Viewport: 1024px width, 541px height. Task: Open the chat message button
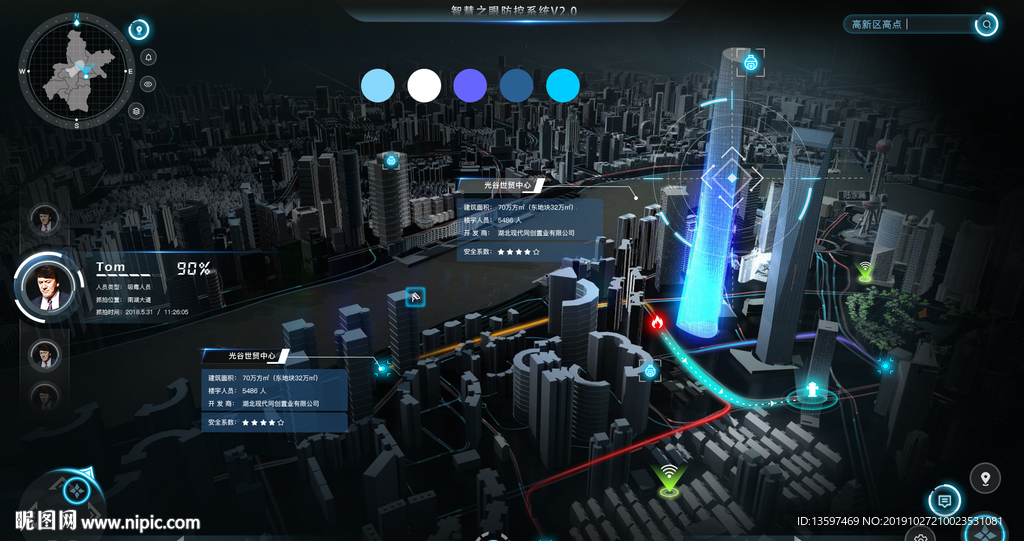(x=943, y=499)
